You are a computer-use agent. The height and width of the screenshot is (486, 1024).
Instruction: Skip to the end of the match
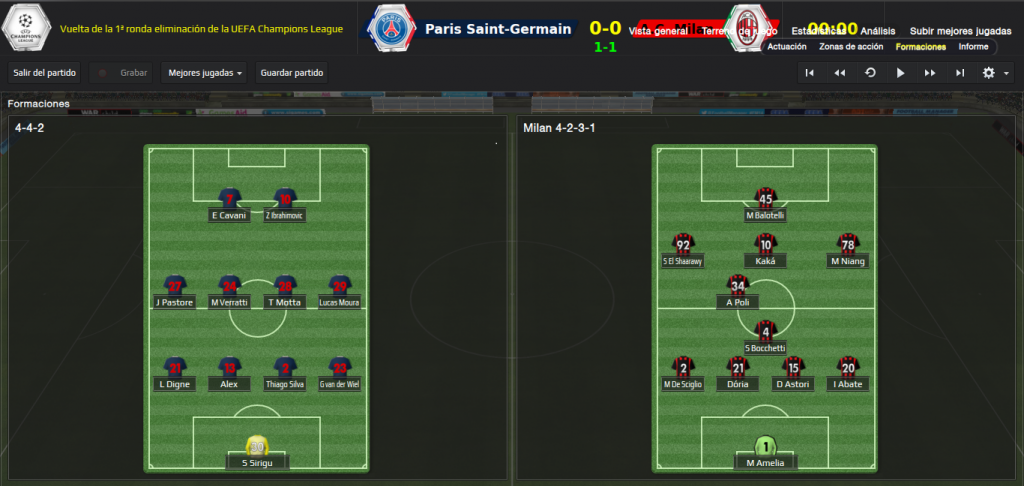tap(960, 72)
